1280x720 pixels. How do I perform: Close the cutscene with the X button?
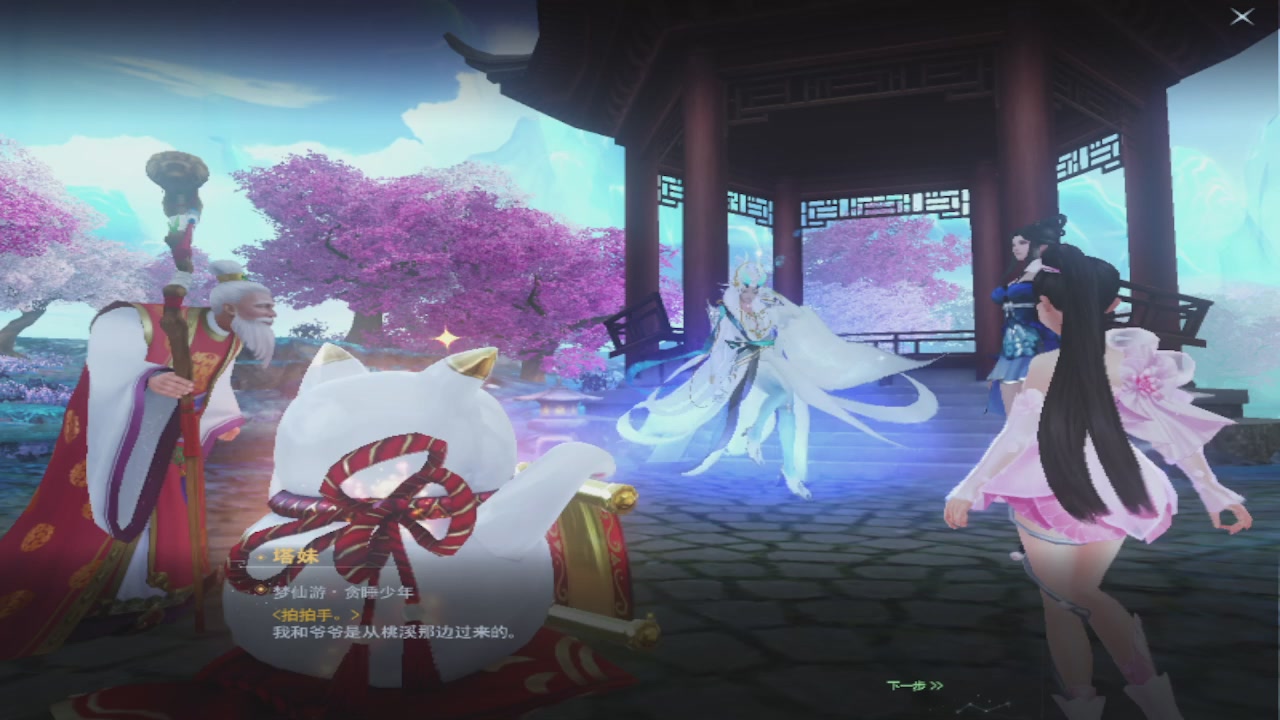(1241, 16)
